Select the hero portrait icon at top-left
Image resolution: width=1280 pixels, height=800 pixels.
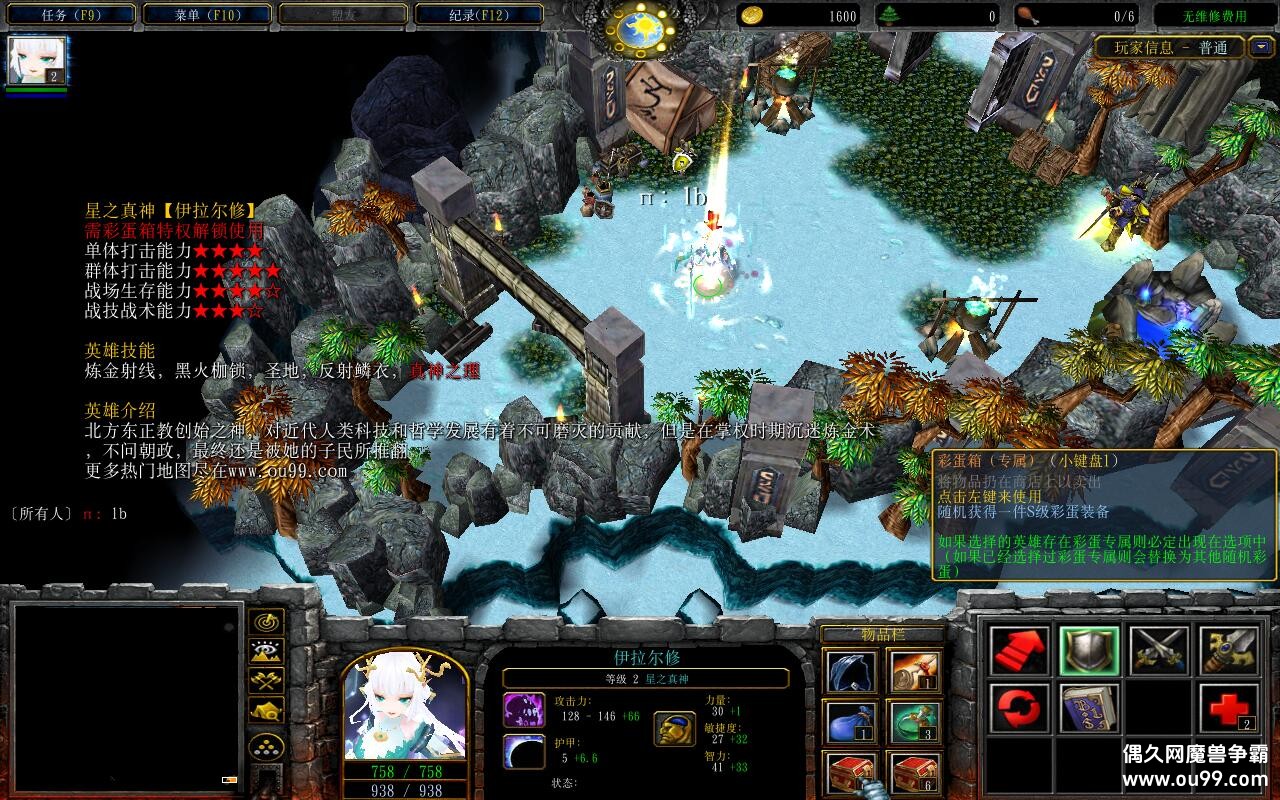tap(37, 61)
